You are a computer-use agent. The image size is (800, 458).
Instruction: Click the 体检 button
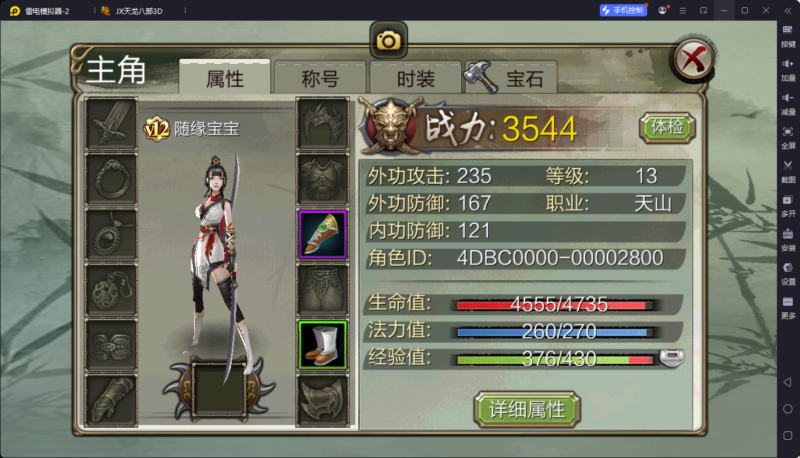click(666, 127)
